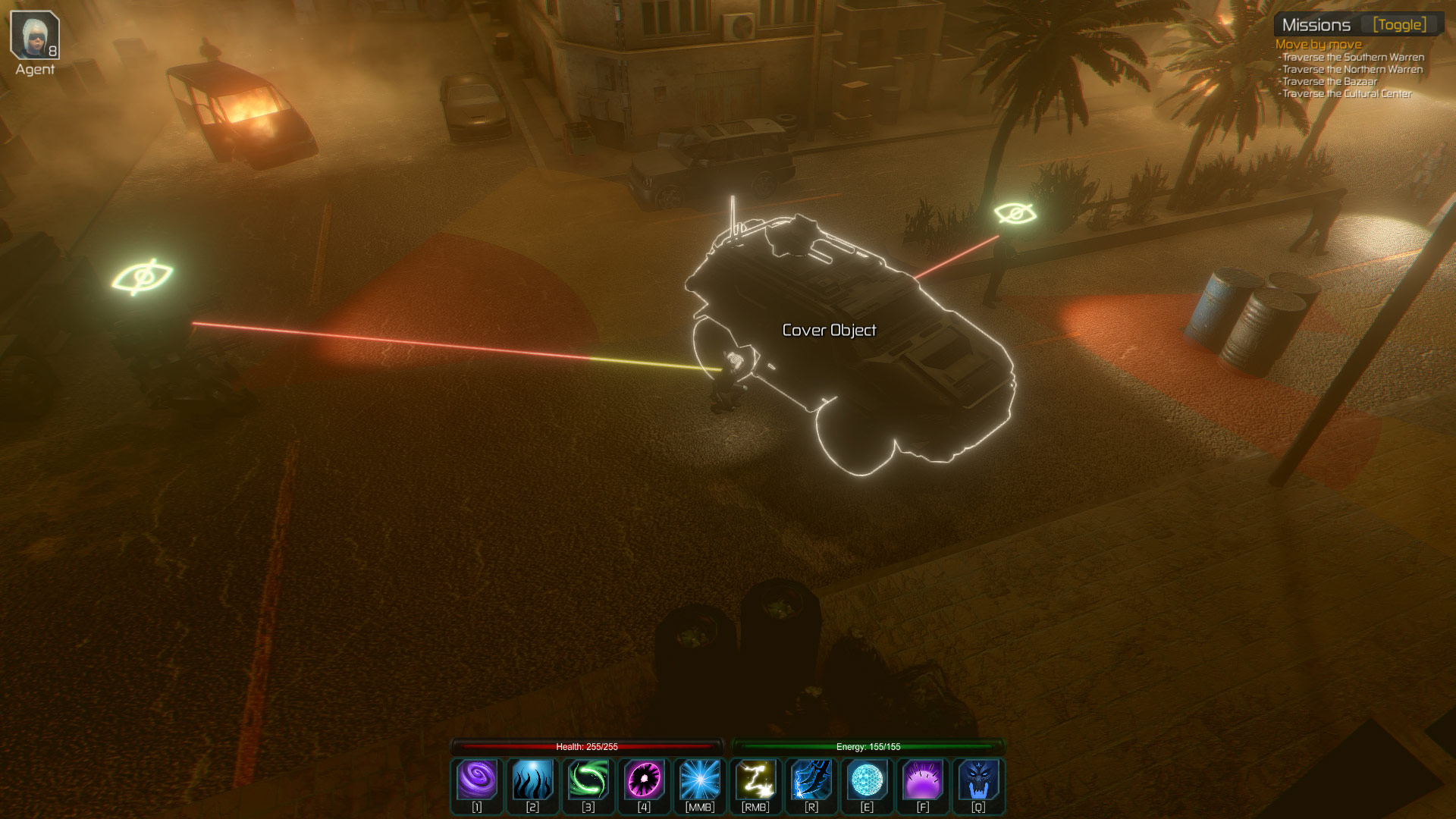Cast the green swirling wind ability
The image size is (1456, 819).
(x=588, y=780)
